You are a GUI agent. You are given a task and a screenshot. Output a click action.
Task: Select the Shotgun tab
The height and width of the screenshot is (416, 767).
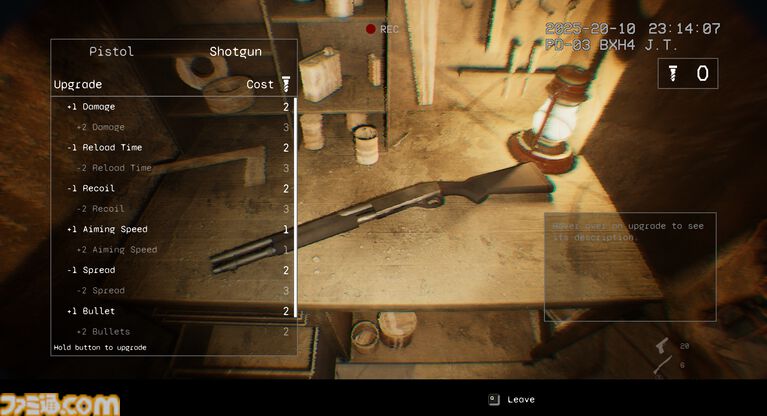[x=234, y=52]
